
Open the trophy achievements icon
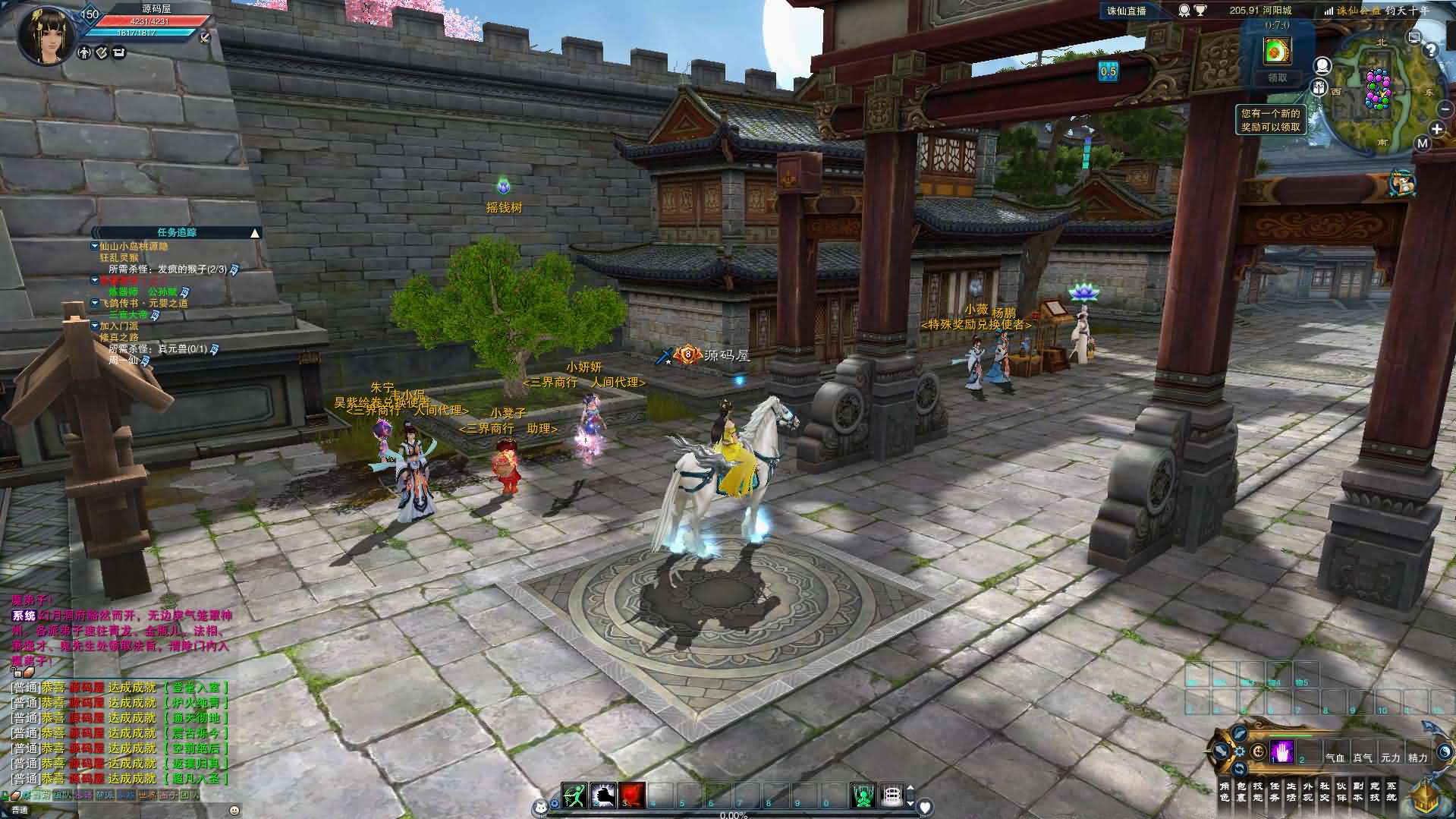click(x=1200, y=11)
